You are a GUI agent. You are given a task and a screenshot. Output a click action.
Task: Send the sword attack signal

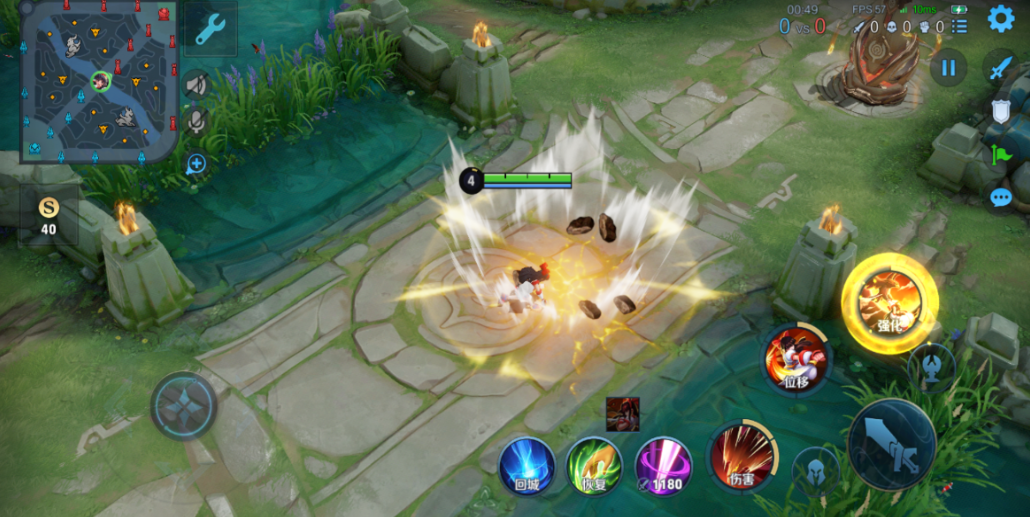click(1000, 68)
